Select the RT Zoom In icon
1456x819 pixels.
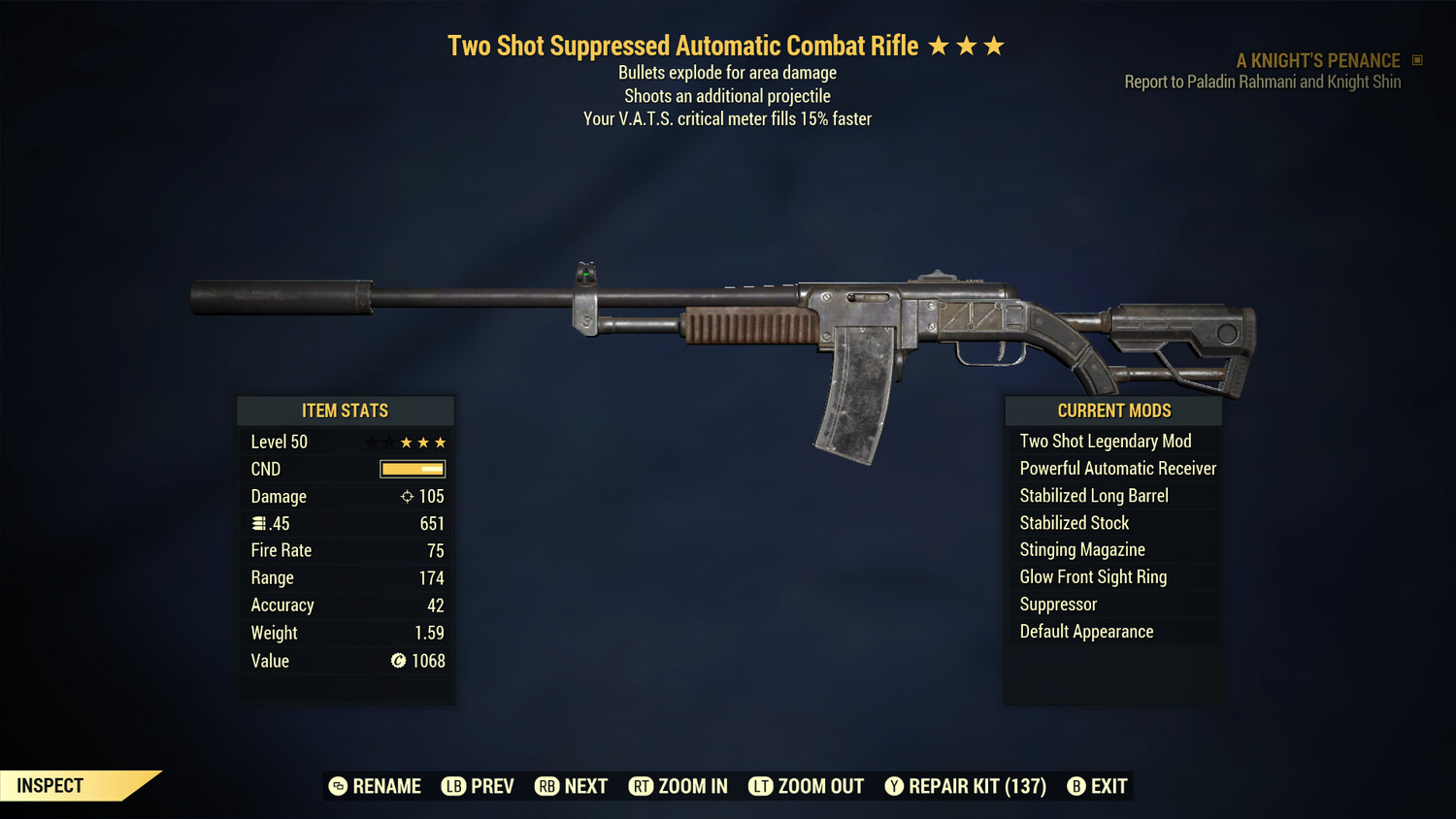(x=642, y=786)
